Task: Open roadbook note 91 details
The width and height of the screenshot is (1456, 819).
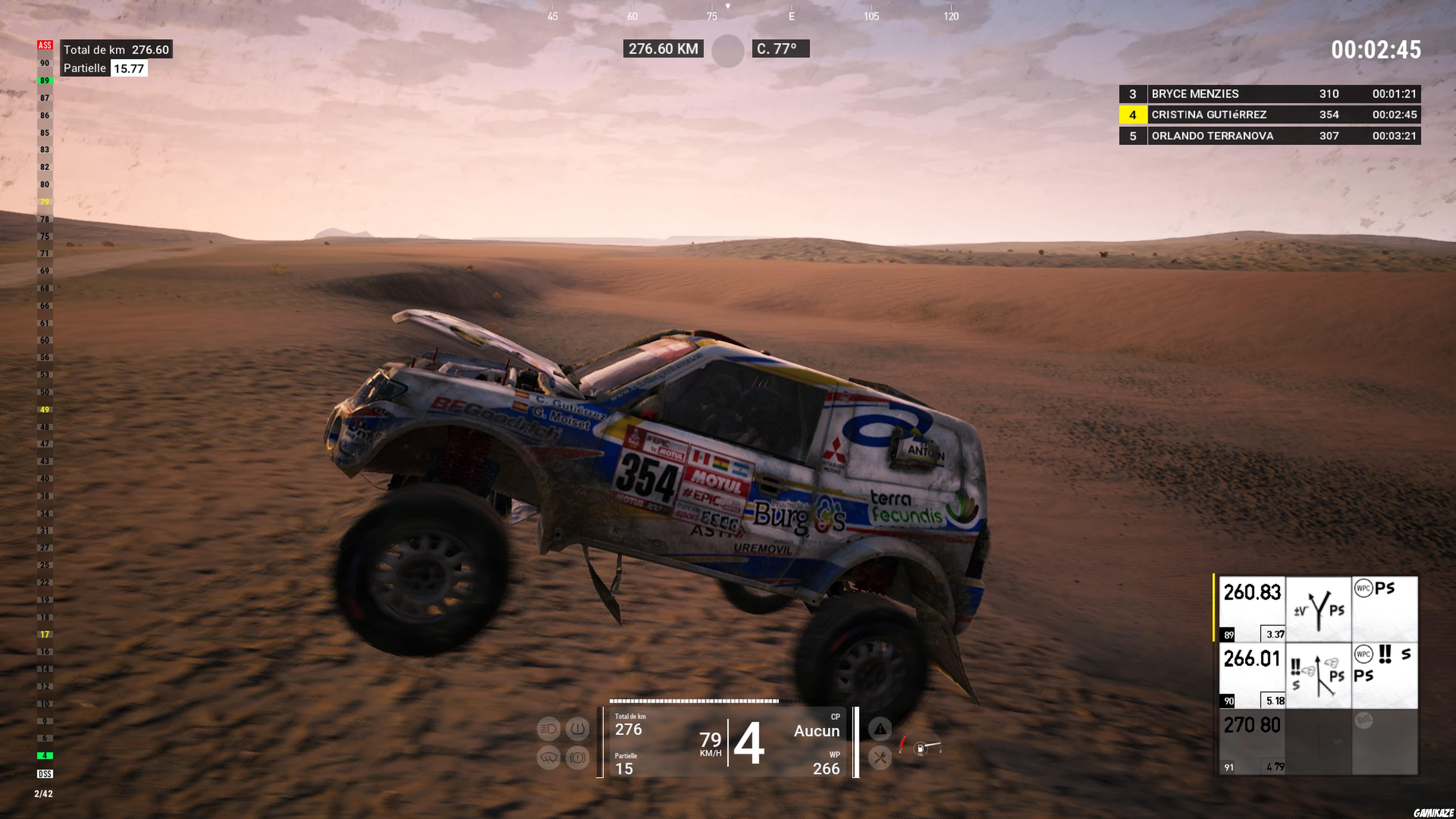Action: [1229, 766]
